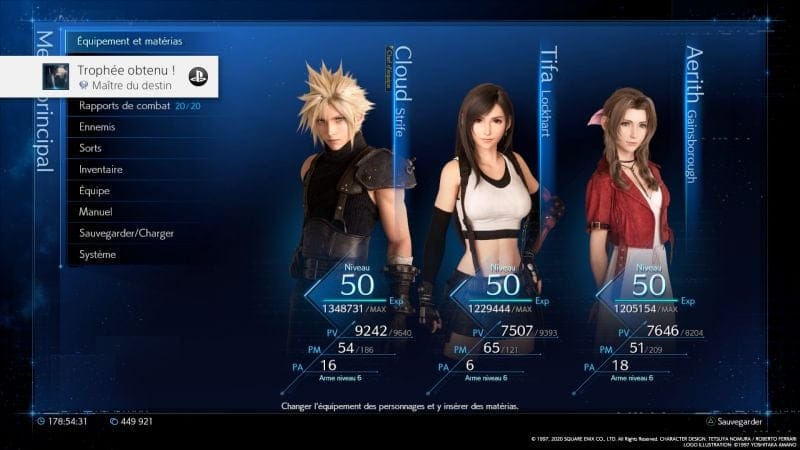
Task: Open the Système menu entry
Action: point(98,254)
